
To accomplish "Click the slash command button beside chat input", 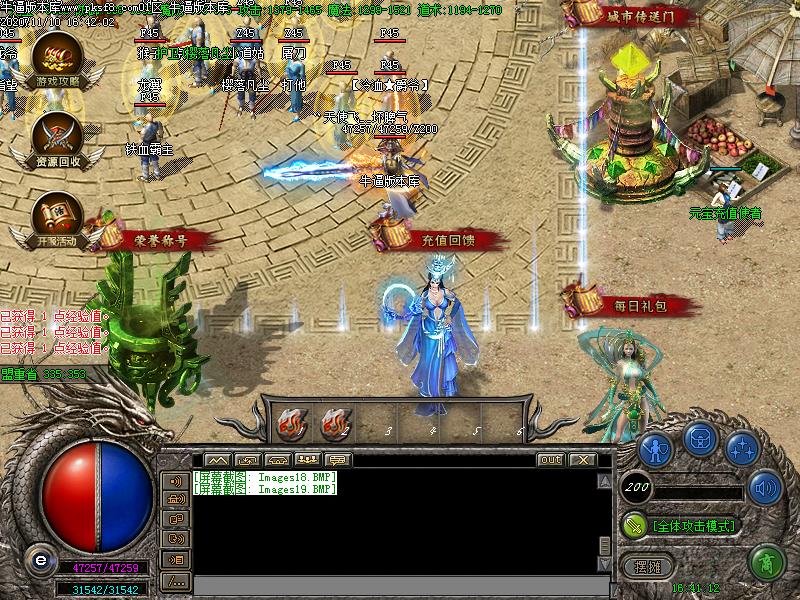I will click(176, 580).
